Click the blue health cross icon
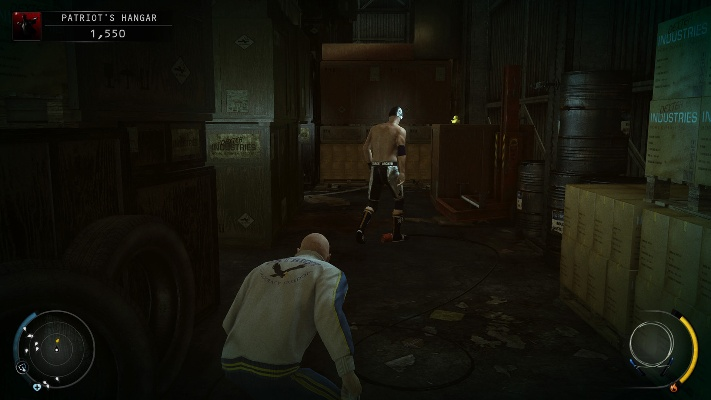Screen dimensions: 711x400 [x=37, y=386]
